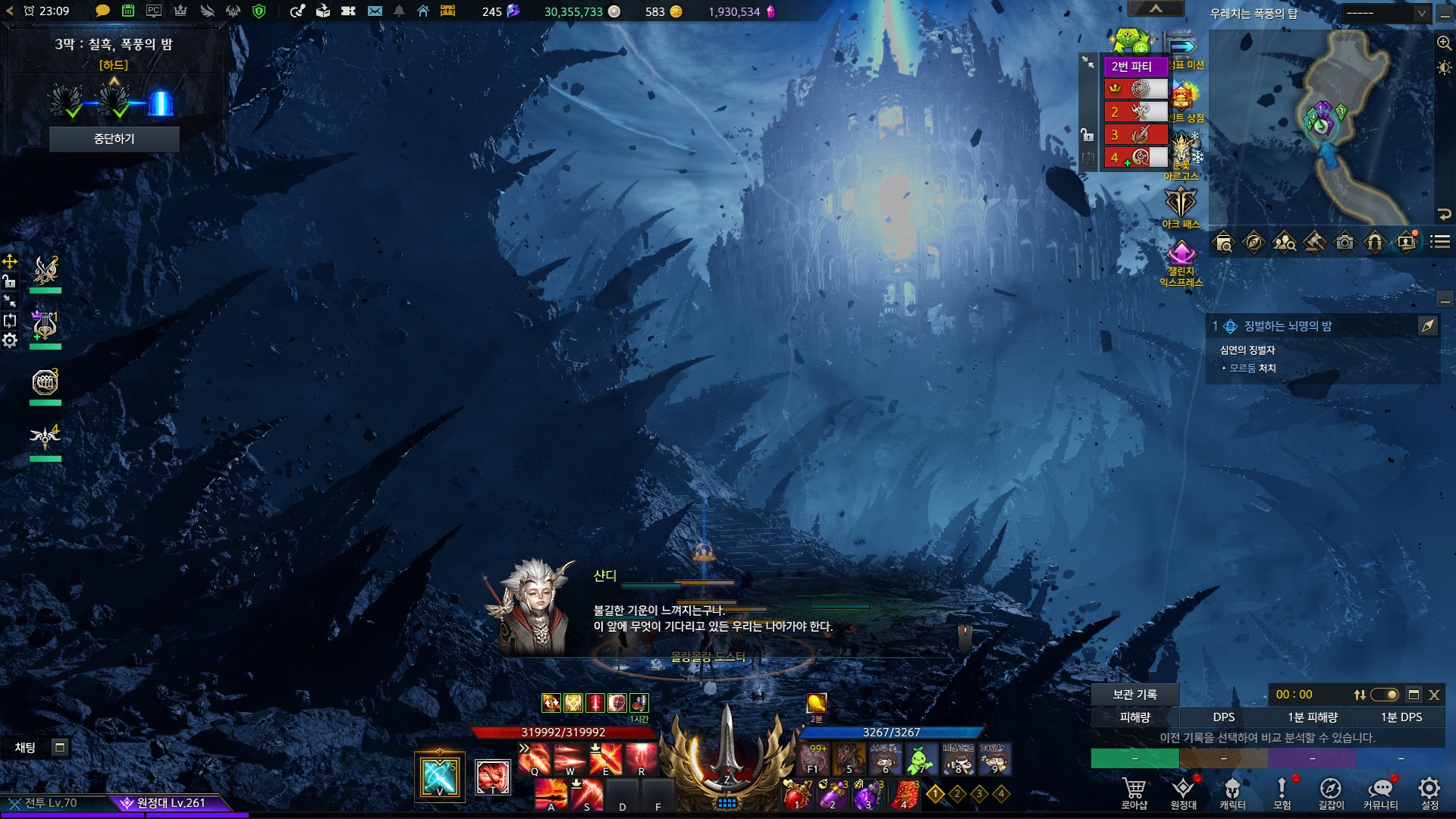Viewport: 1456px width, 819px height.
Task: Open the 커뮤니티 menu
Action: pyautogui.click(x=1380, y=792)
